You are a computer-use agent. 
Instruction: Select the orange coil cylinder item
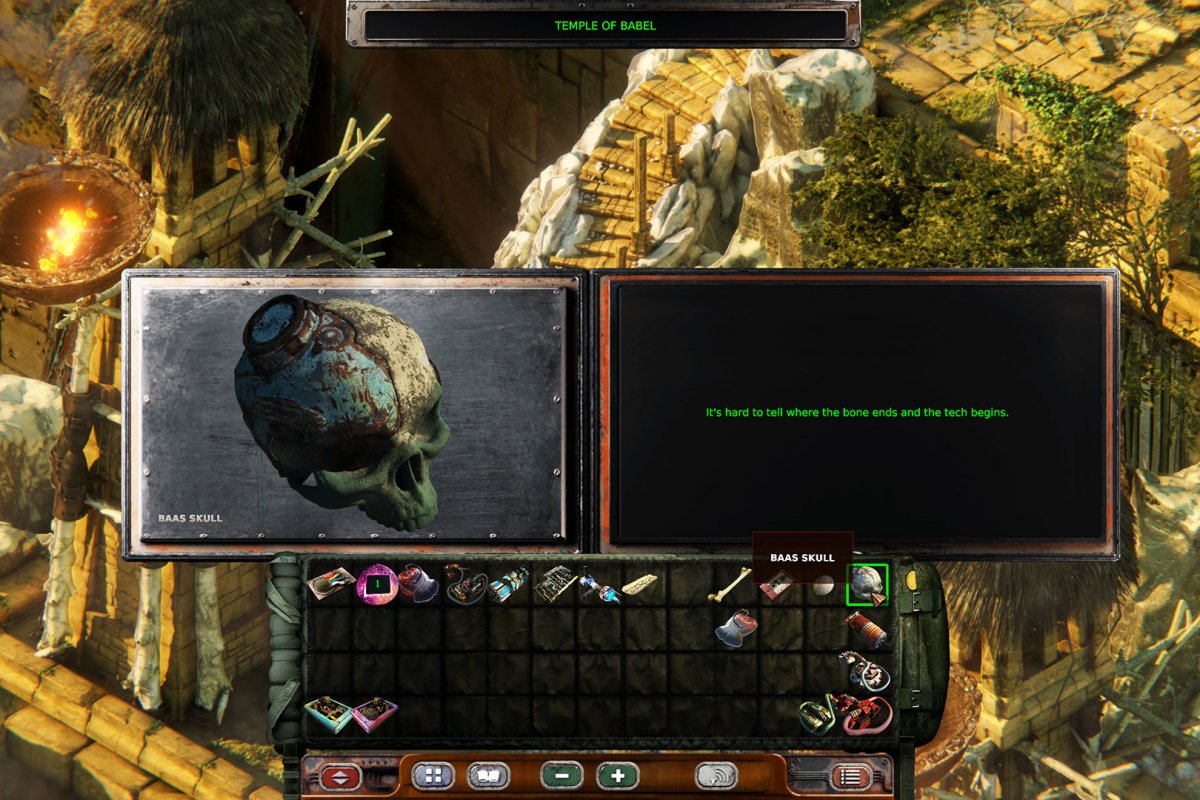click(866, 630)
